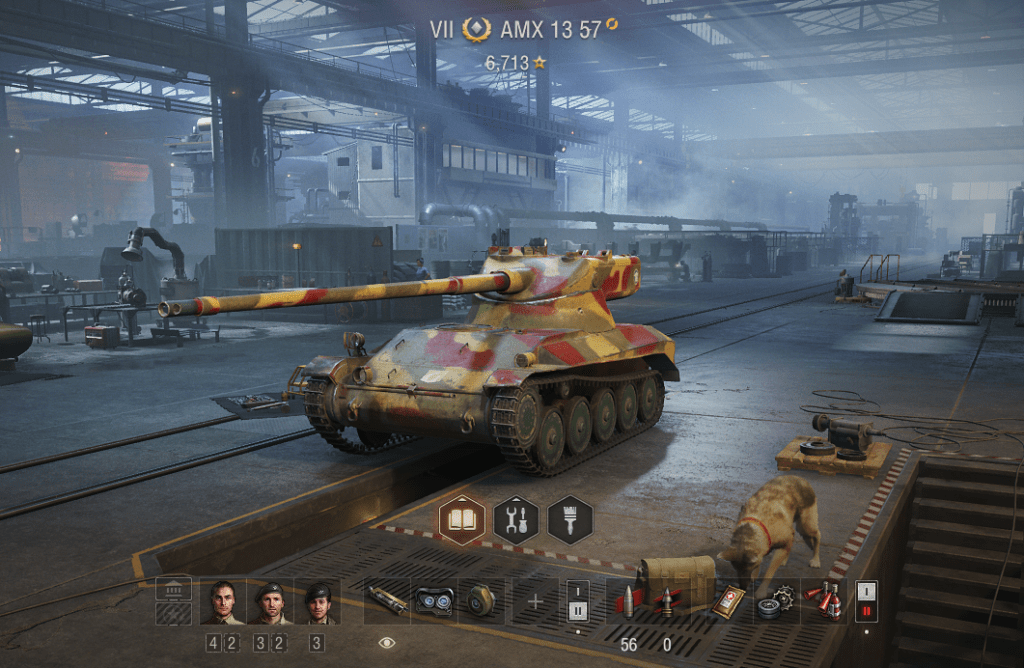Select the coated optics equipment slot
Viewport: 1024px width, 668px height.
[x=435, y=601]
